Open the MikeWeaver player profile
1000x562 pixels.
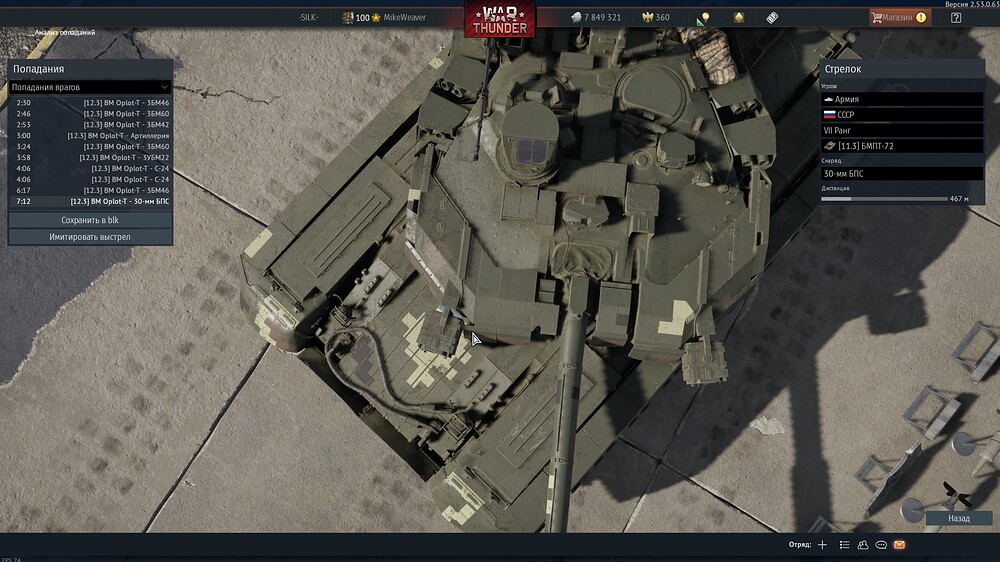(404, 17)
